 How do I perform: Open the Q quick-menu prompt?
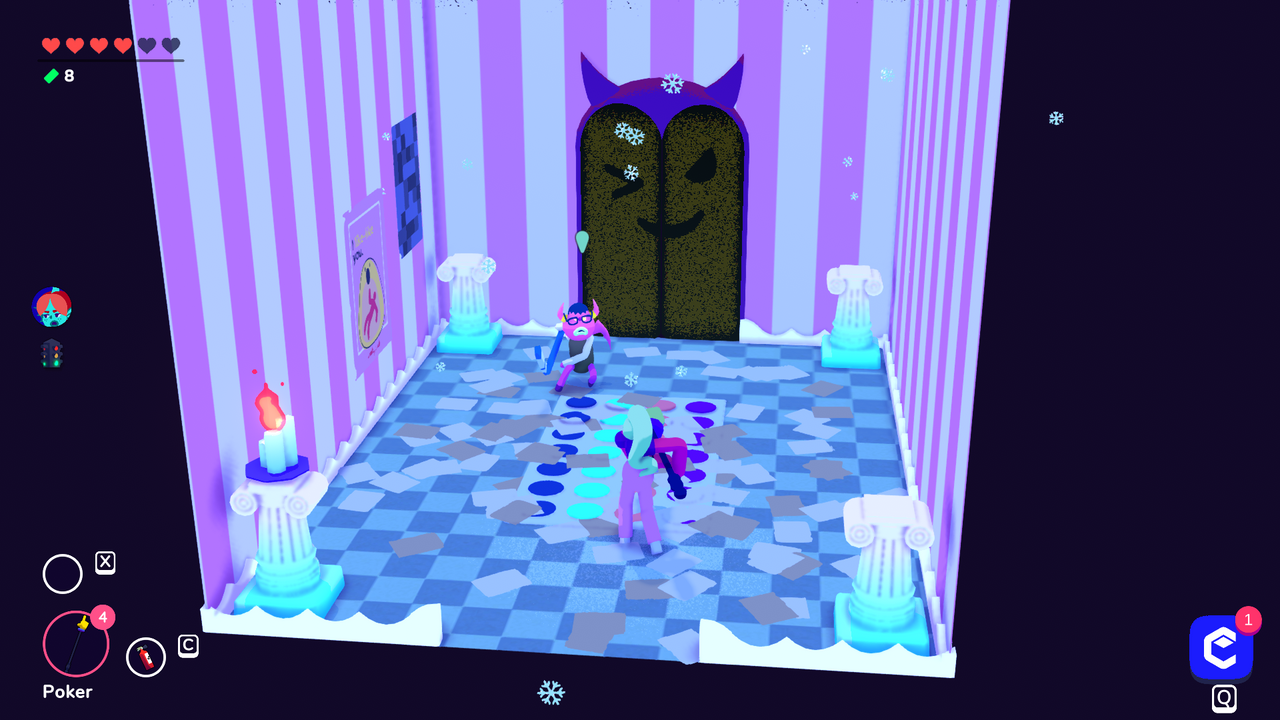[1222, 698]
